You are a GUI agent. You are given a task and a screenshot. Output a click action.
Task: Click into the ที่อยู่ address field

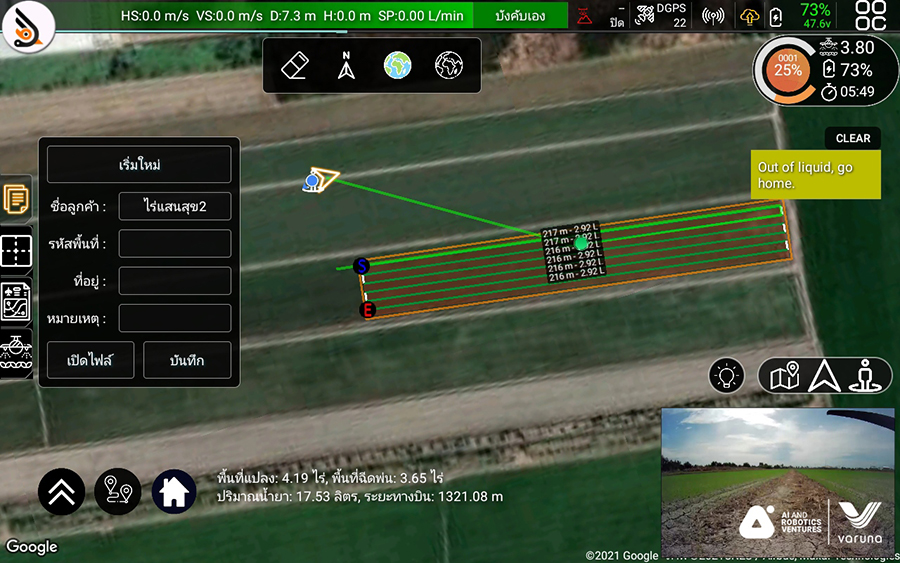(x=175, y=281)
